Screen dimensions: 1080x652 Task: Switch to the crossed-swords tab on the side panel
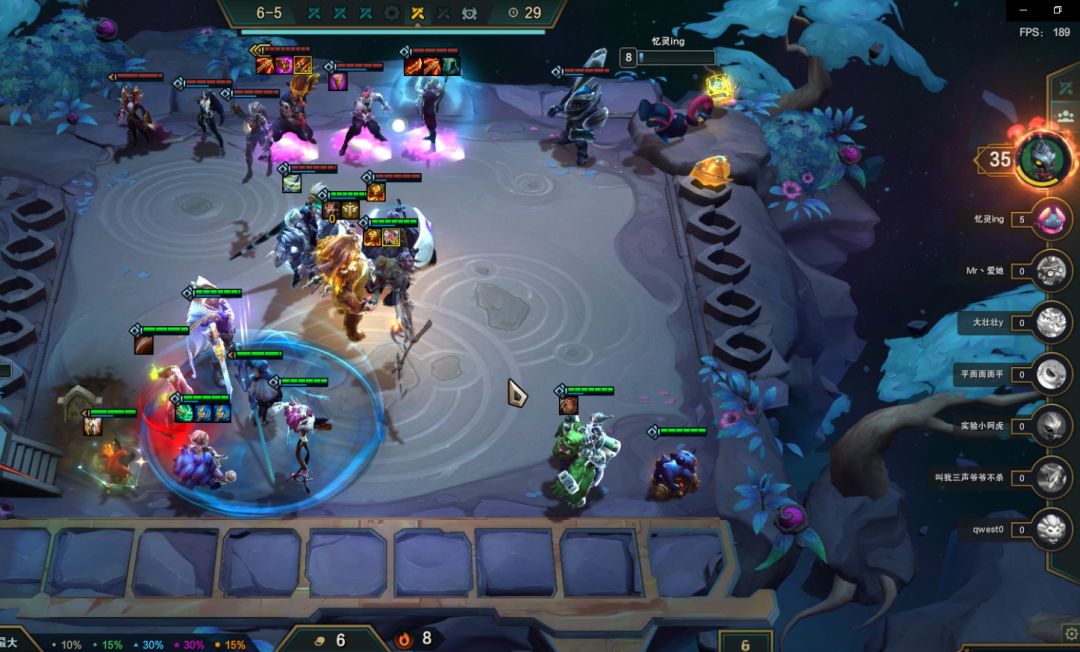[1066, 88]
